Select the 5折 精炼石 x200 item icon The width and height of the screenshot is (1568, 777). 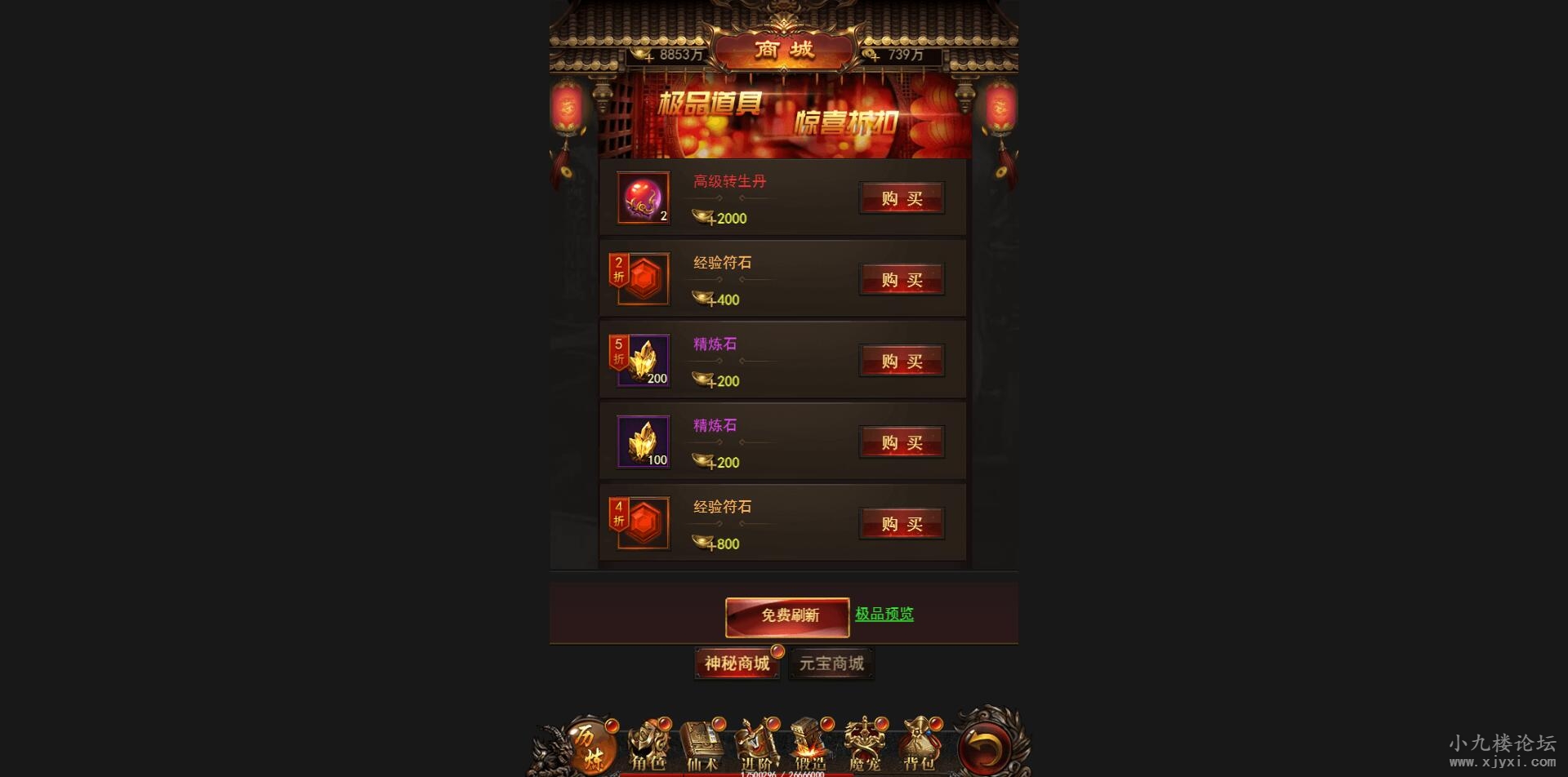click(642, 360)
